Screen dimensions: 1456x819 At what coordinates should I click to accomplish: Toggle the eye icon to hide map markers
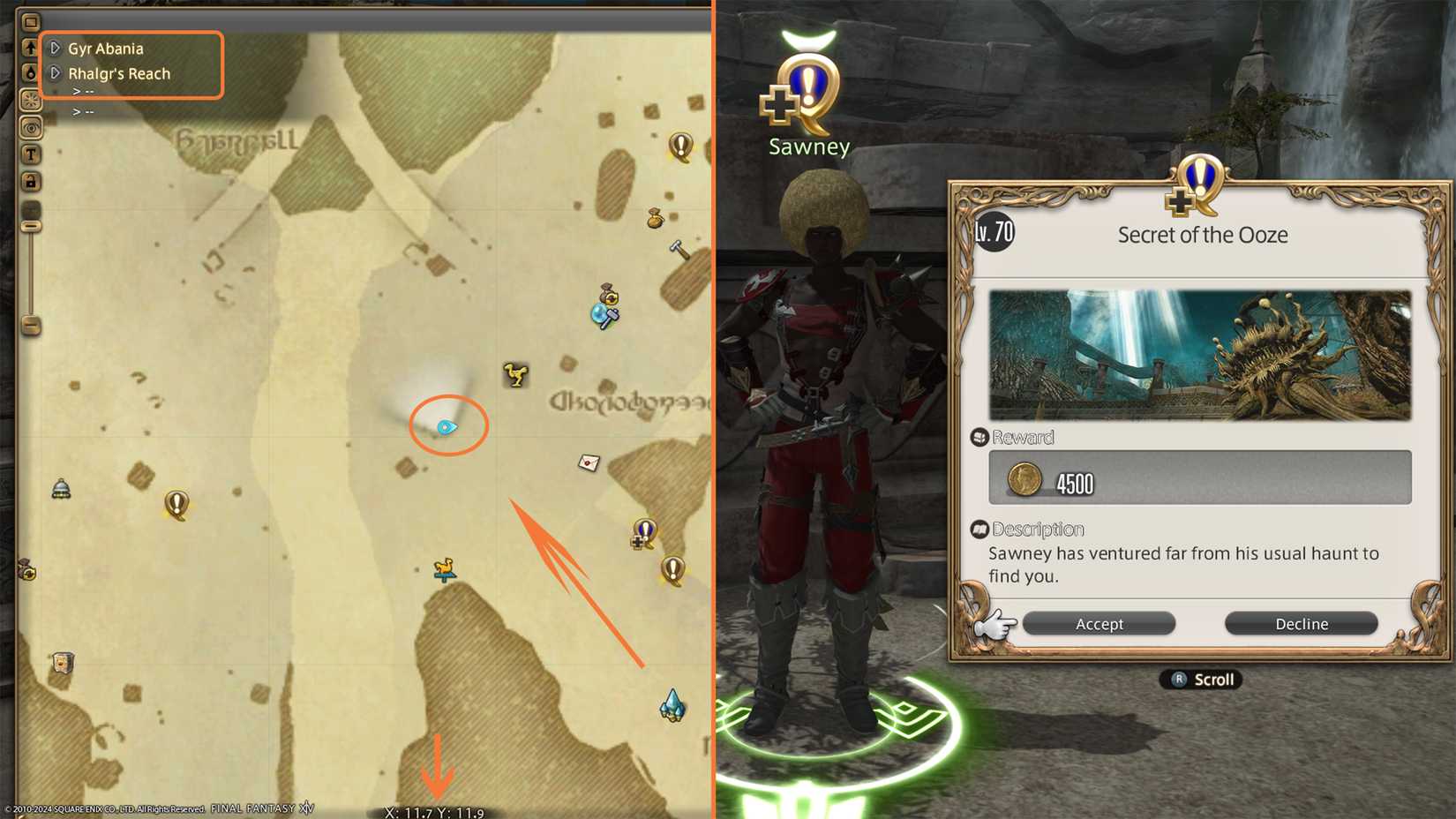tap(31, 128)
